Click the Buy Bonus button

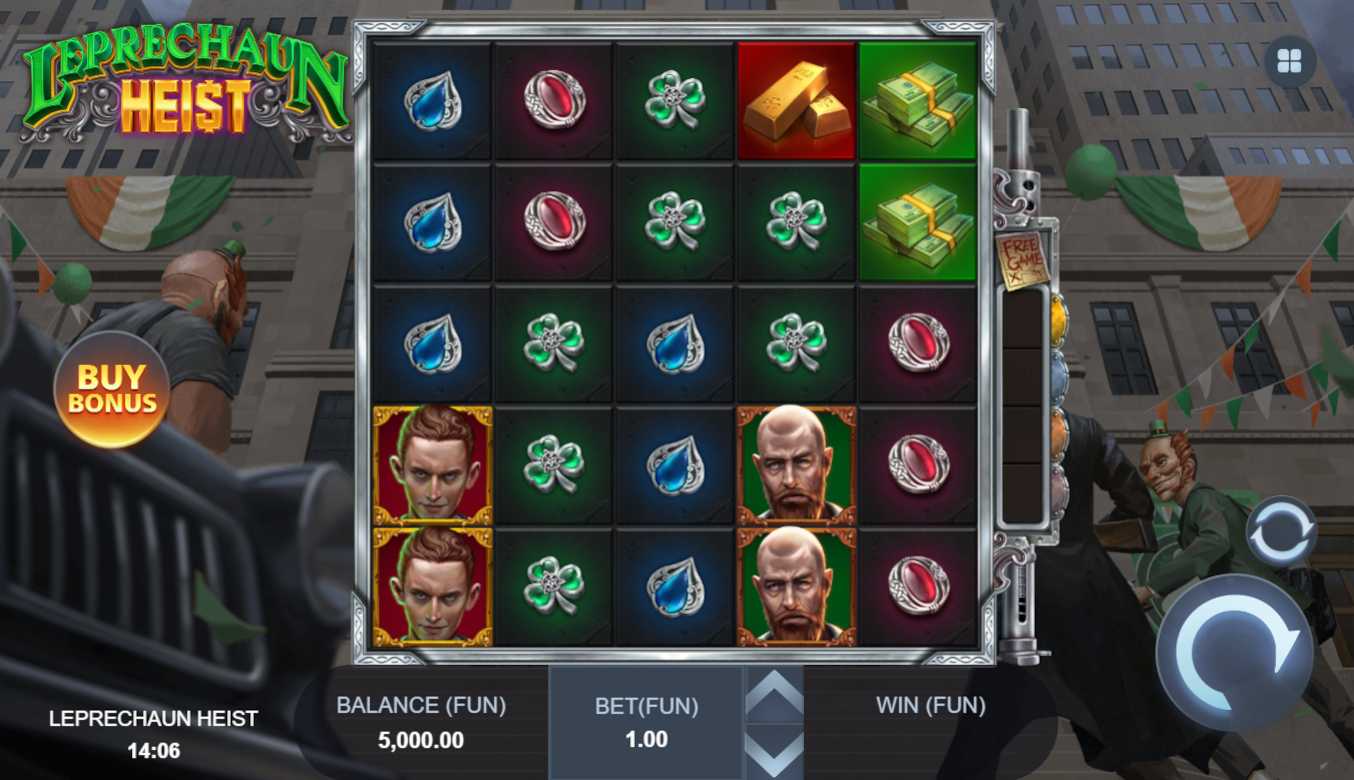point(111,390)
